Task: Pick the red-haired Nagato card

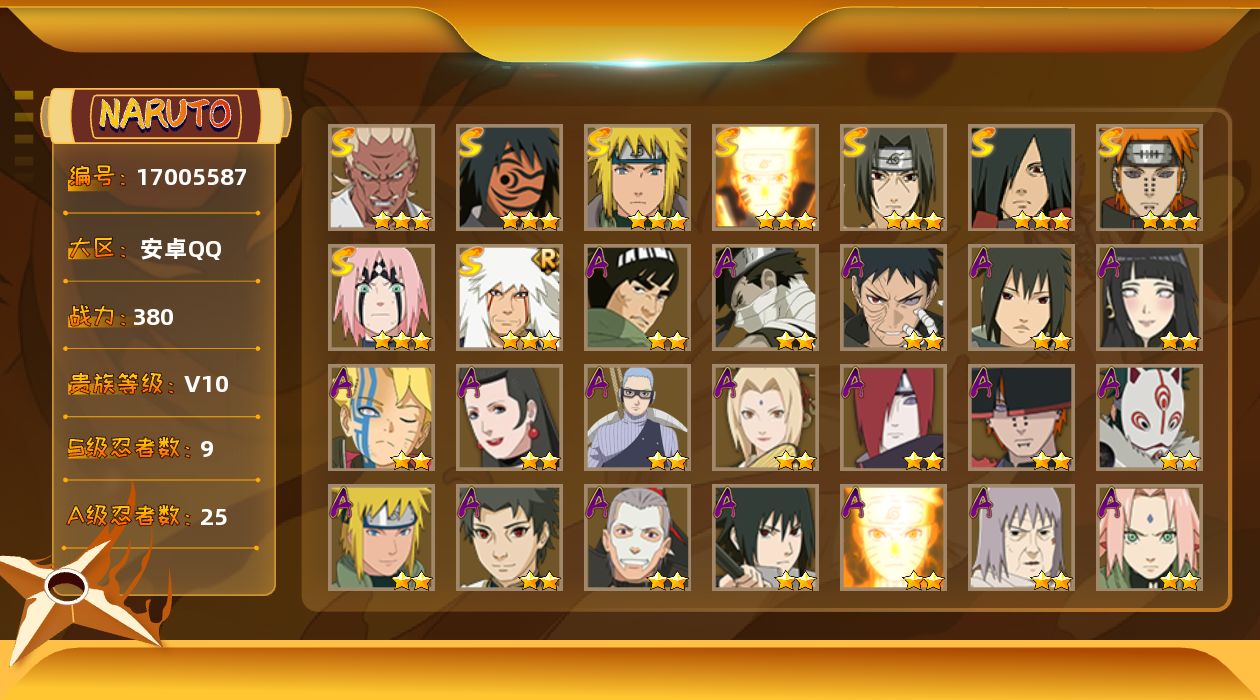Action: [893, 417]
